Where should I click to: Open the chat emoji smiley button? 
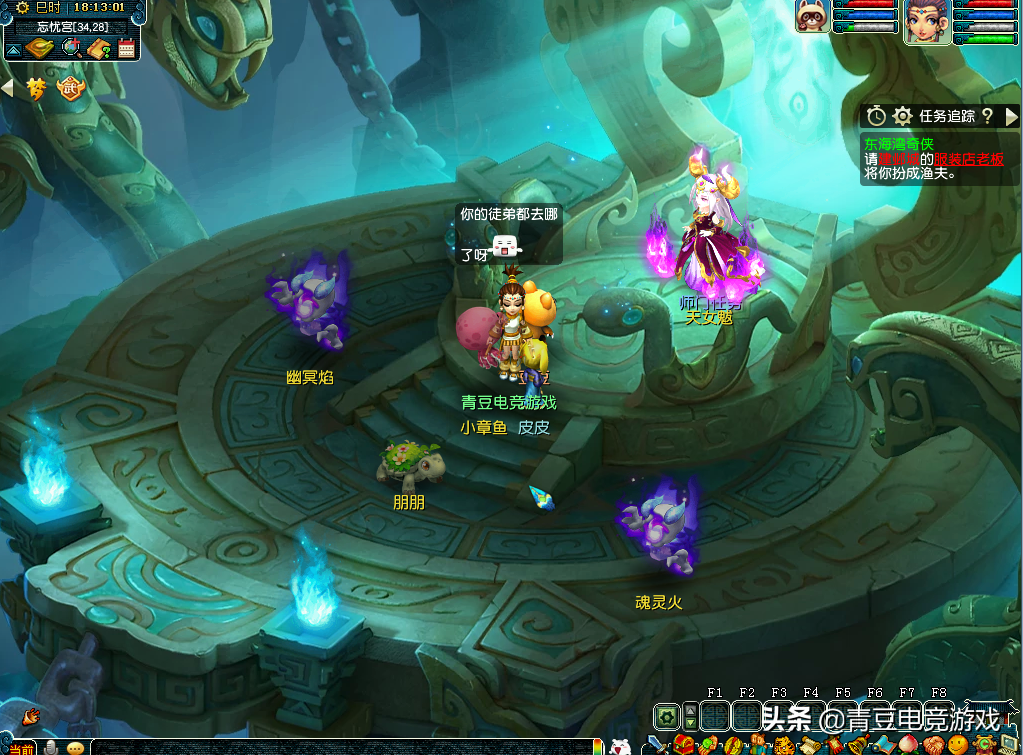[x=76, y=748]
